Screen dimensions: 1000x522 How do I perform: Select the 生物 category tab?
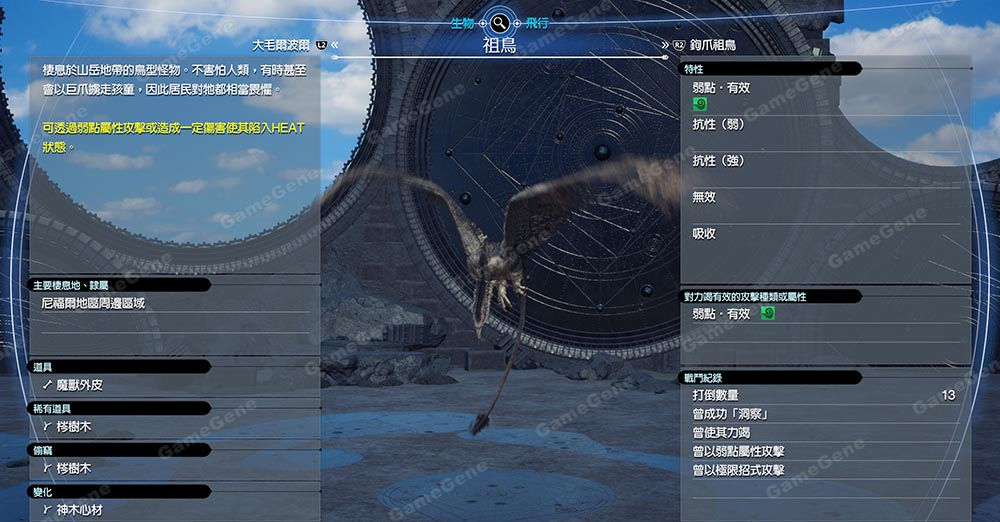pos(462,23)
